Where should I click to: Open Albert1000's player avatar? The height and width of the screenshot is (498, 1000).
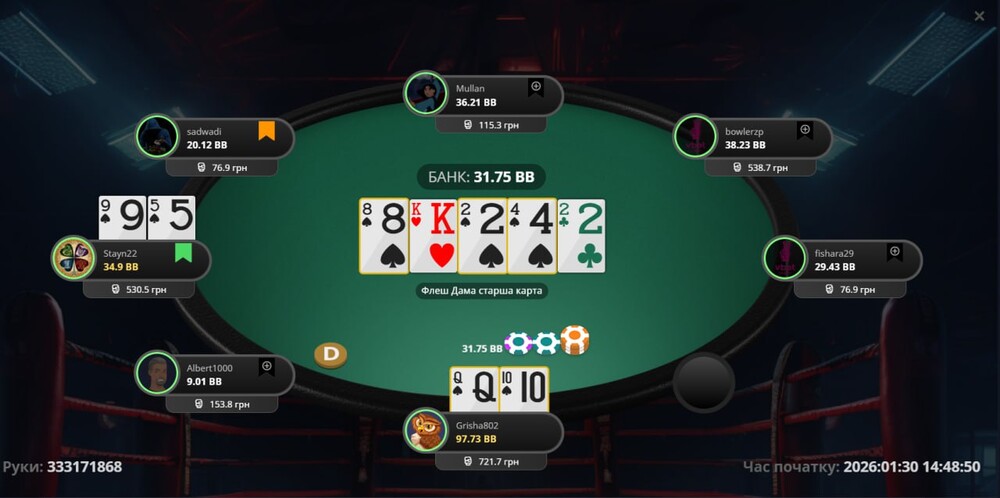(x=156, y=373)
